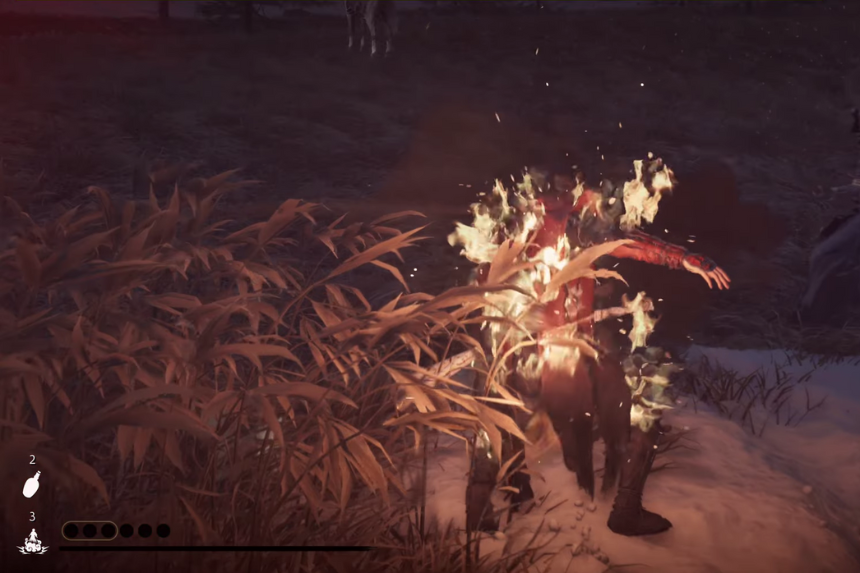Activate the figure-in-smoke ability icon
860x573 pixels.
pos(32,541)
